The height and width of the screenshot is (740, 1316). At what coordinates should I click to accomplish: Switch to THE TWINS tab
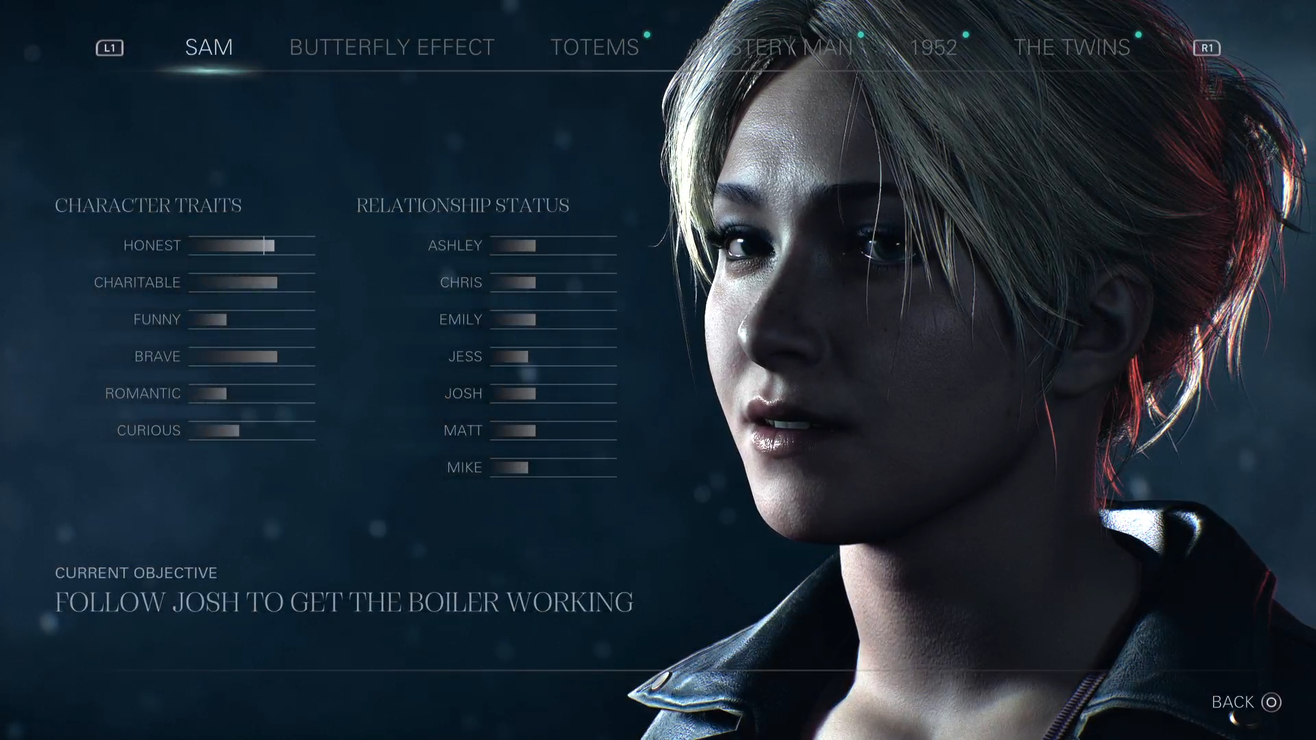coord(1070,46)
